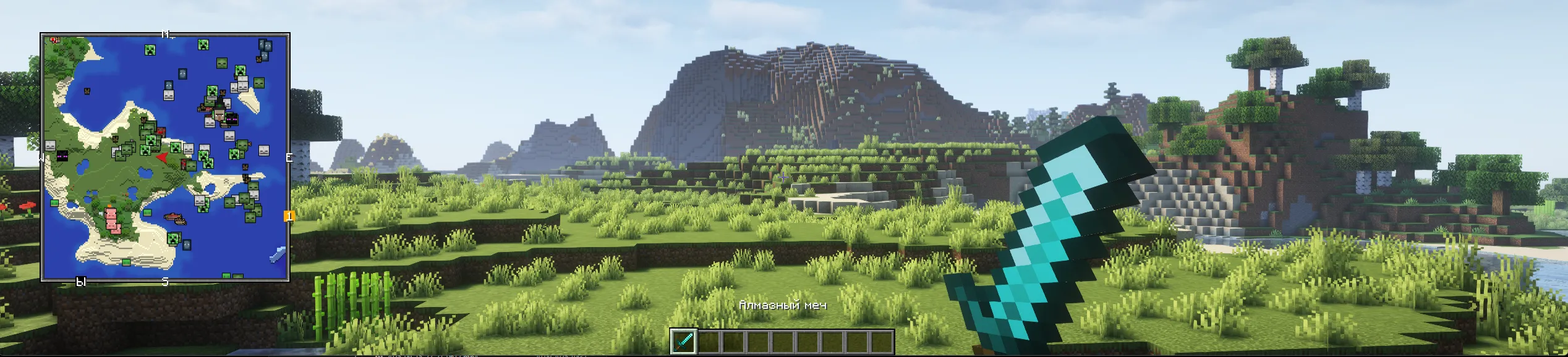Select the diamond sword hotbar slot
This screenshot has width=1568, height=357.
pos(684,342)
